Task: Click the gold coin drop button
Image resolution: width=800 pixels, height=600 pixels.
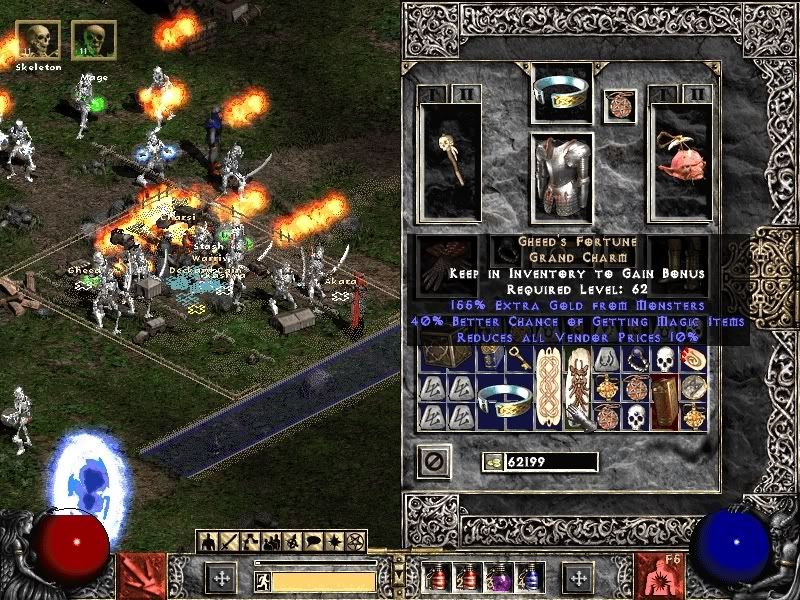Action: point(493,461)
